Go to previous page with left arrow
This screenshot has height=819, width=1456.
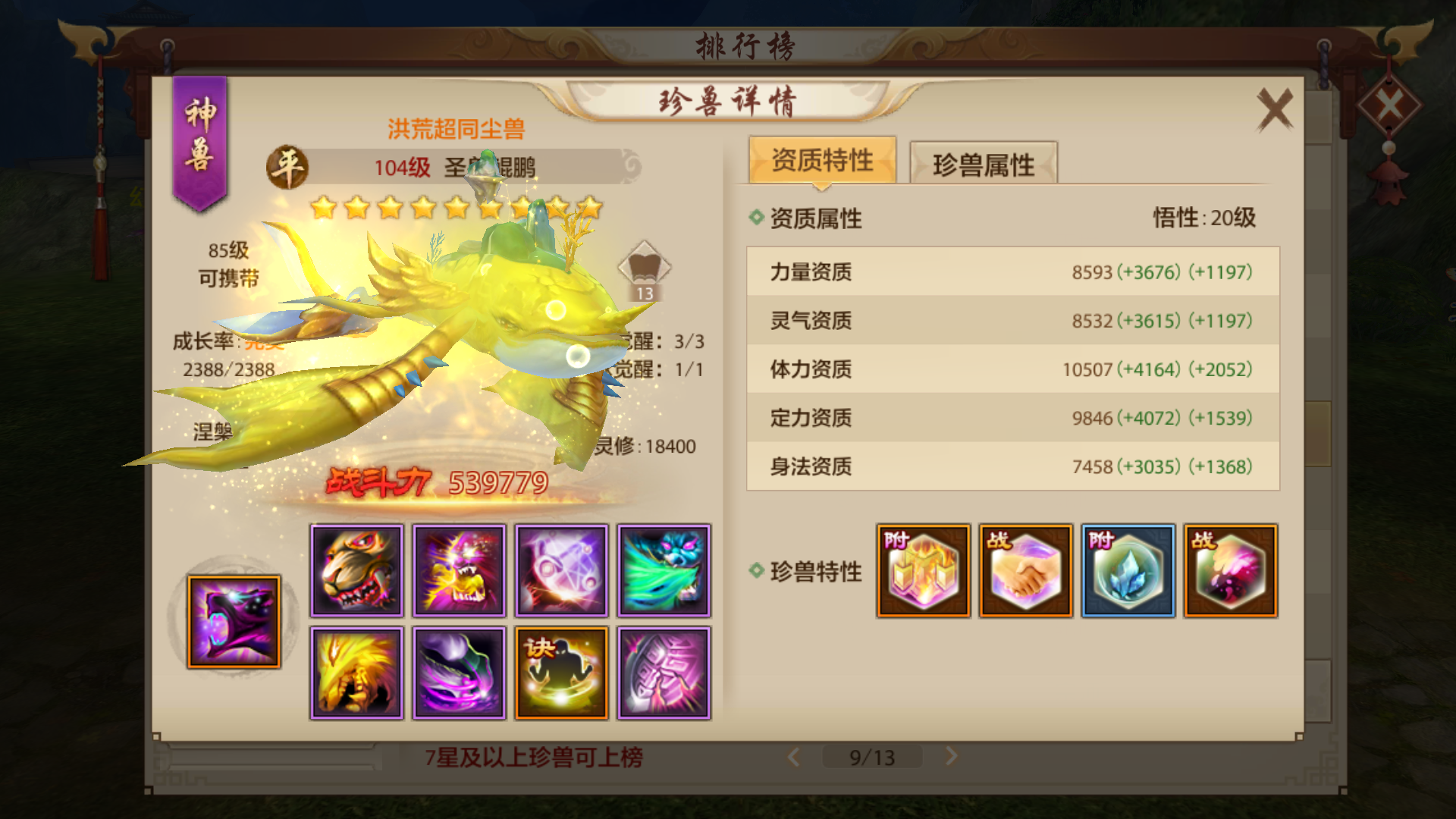(x=794, y=756)
